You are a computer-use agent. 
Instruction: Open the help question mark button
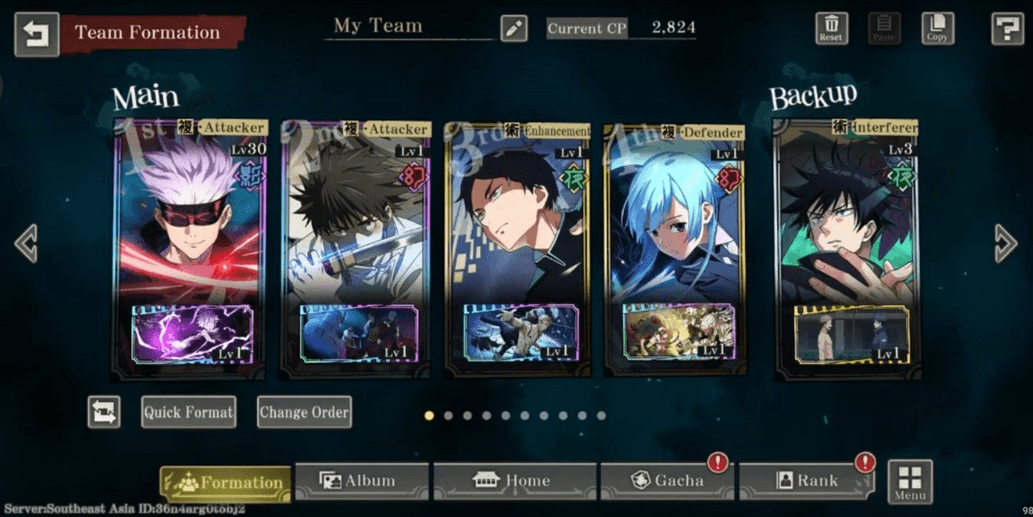[1006, 29]
